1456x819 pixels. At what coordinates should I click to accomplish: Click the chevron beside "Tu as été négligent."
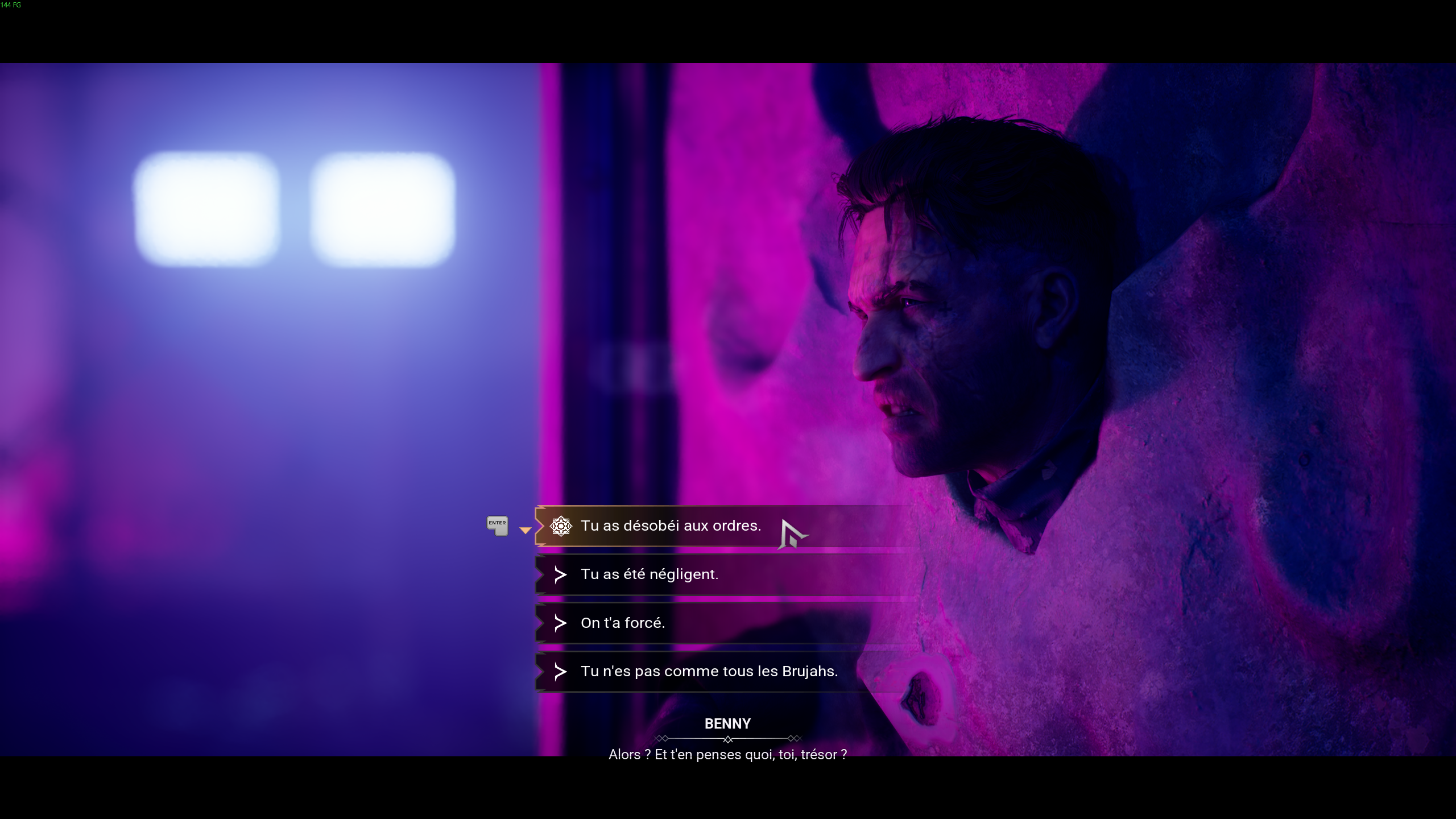tap(561, 574)
